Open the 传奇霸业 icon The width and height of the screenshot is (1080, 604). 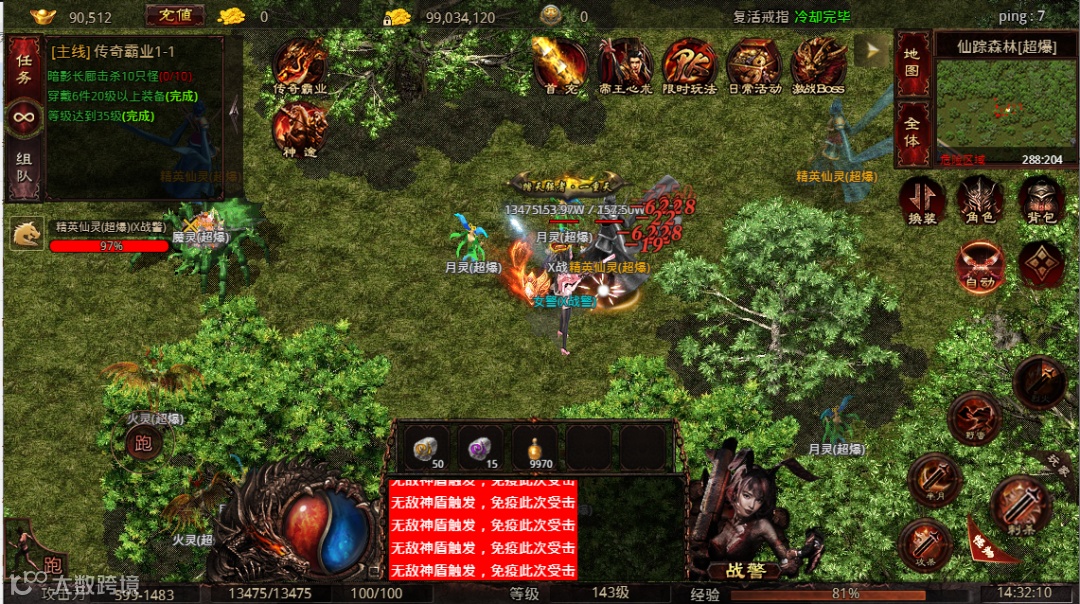(x=300, y=65)
